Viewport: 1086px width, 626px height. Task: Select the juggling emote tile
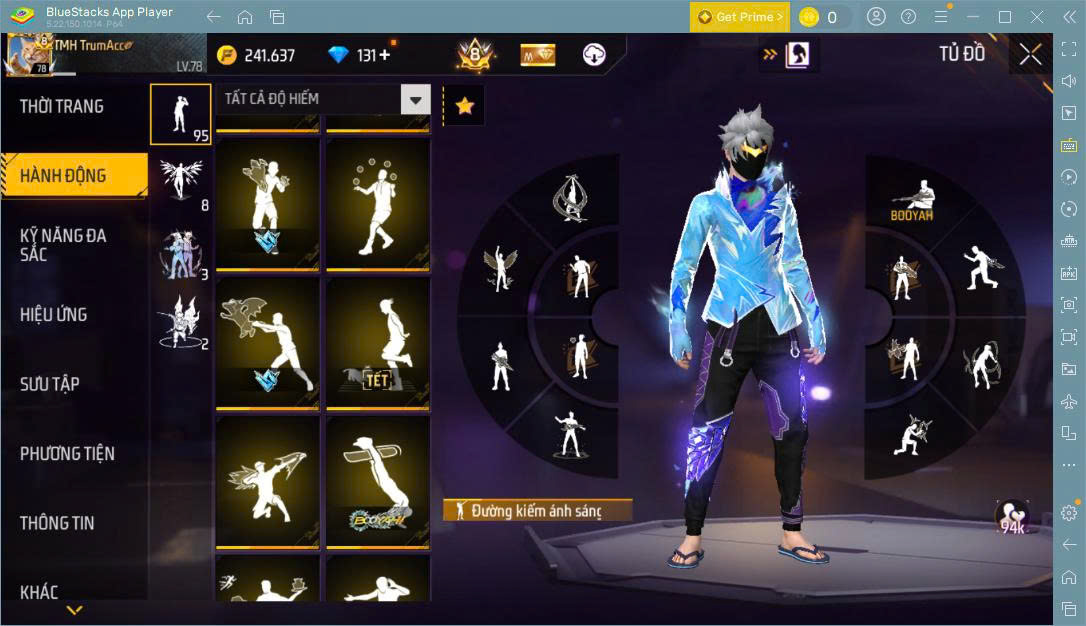point(378,203)
